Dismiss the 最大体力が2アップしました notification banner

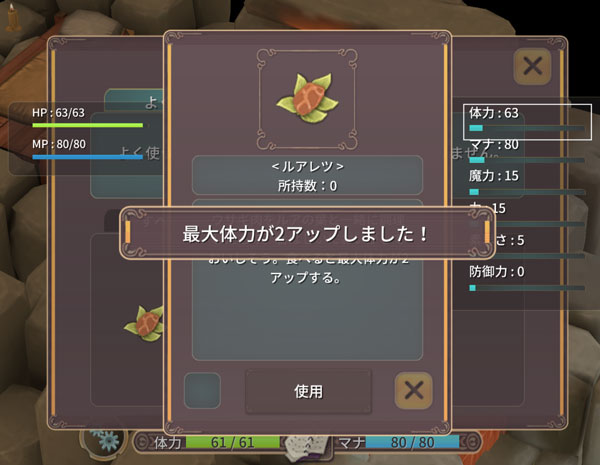[x=306, y=234]
